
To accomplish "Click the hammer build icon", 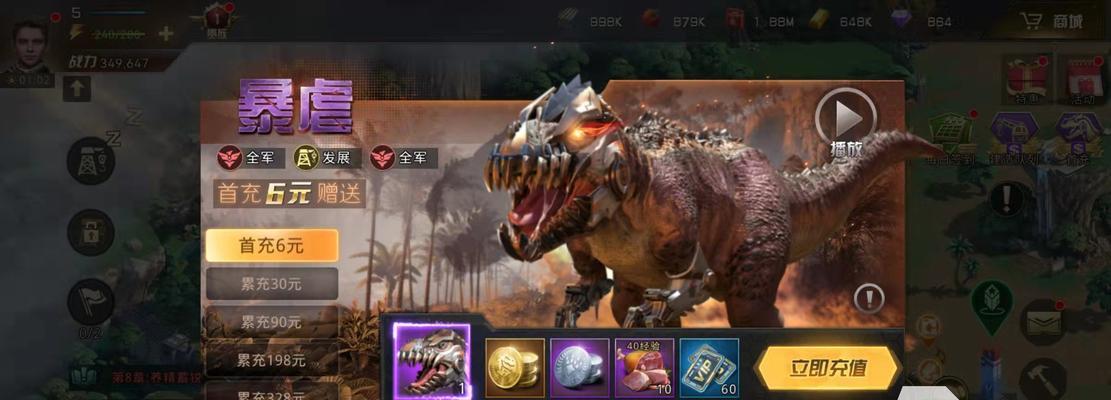I will tap(1046, 378).
